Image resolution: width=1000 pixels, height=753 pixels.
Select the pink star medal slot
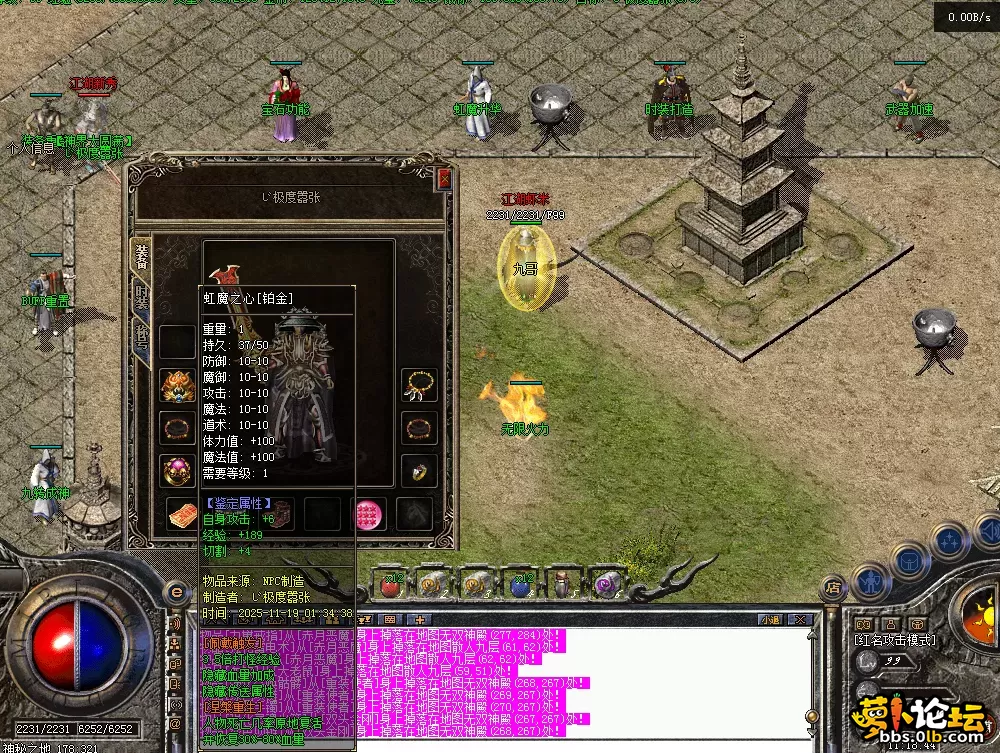[370, 514]
